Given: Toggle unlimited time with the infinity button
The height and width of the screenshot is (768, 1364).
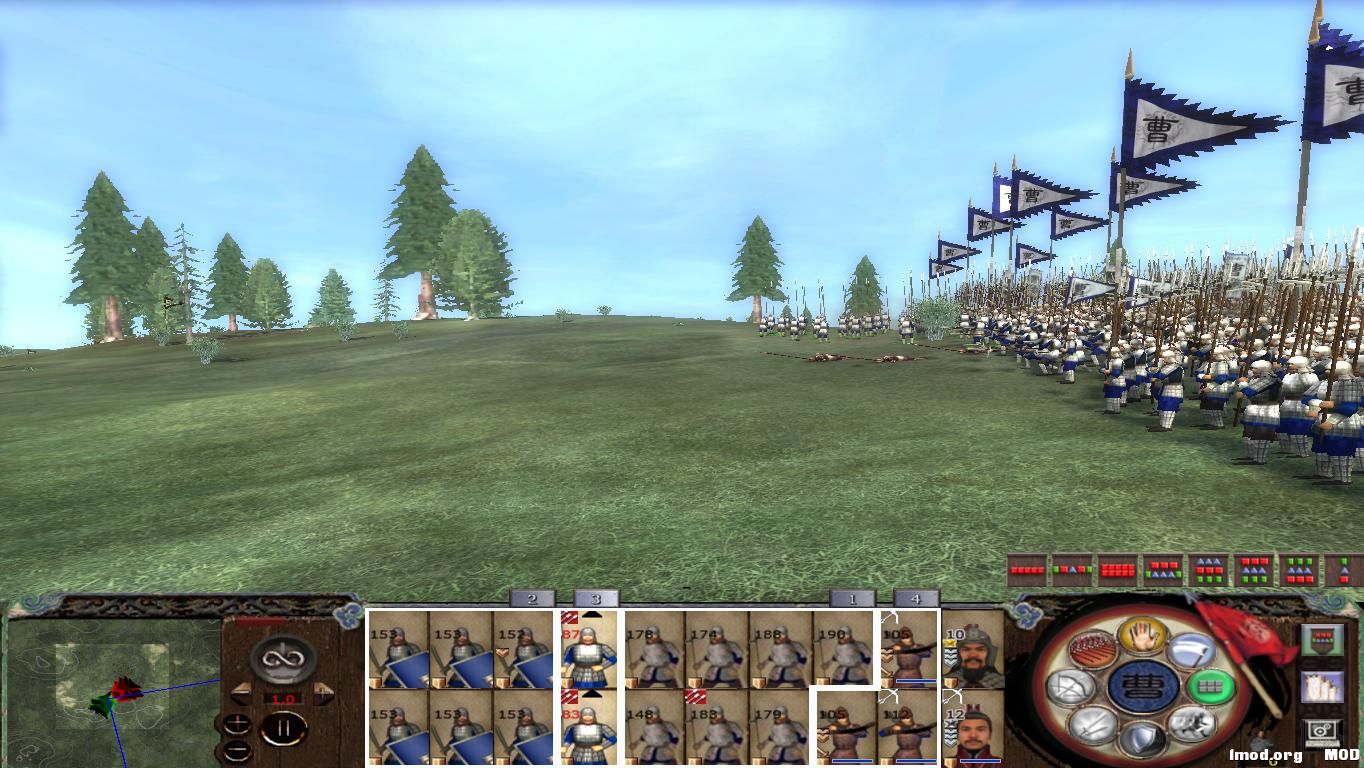Looking at the screenshot, I should tap(281, 659).
